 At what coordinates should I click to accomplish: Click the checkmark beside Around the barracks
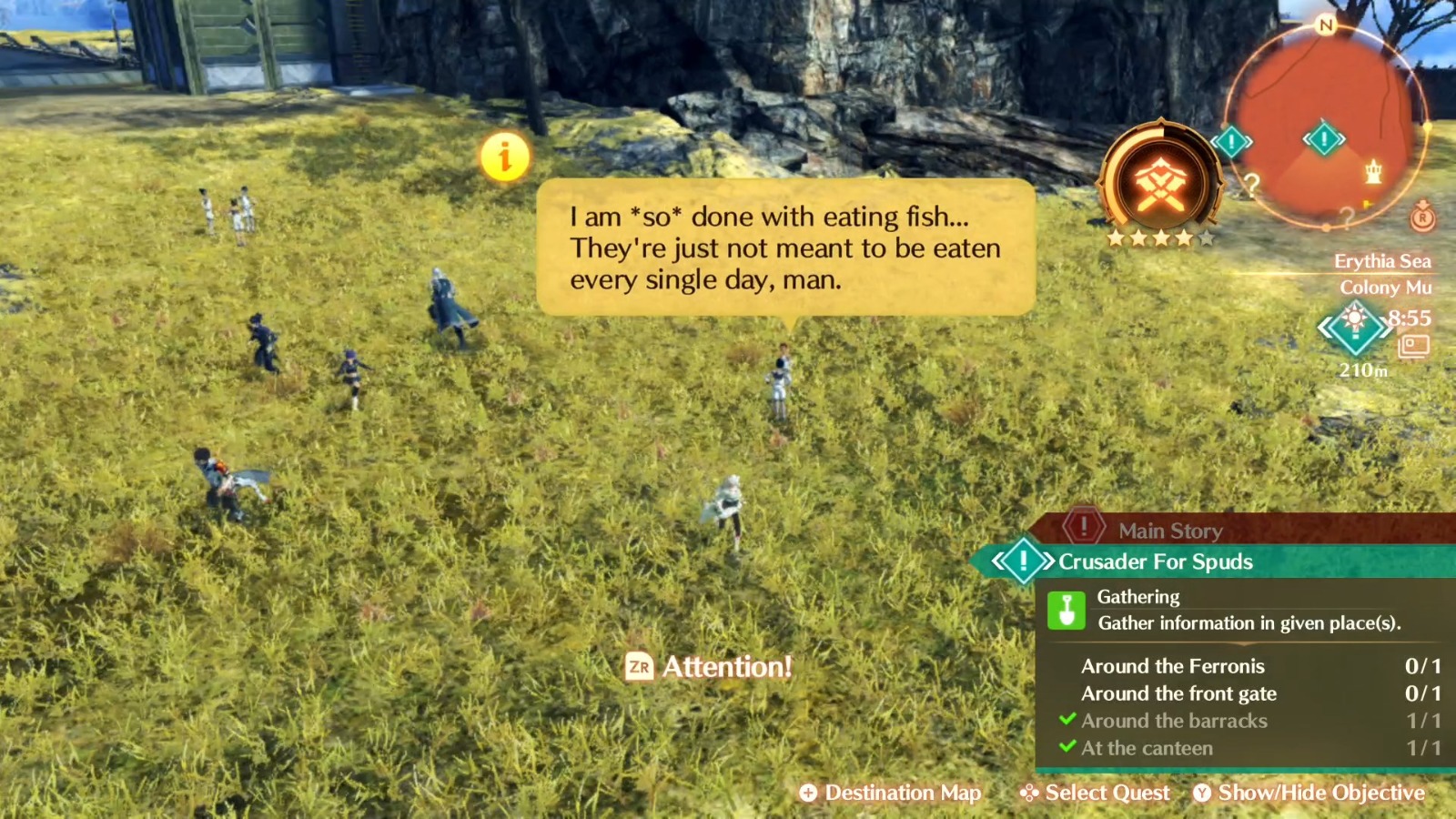[x=1067, y=721]
